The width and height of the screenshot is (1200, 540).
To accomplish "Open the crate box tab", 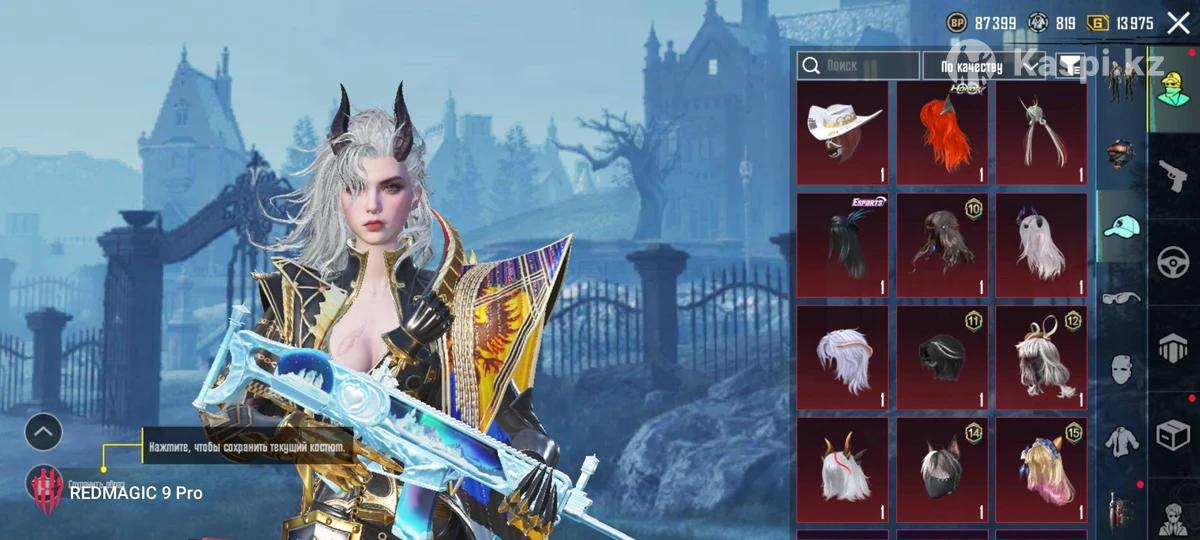I will [1173, 435].
